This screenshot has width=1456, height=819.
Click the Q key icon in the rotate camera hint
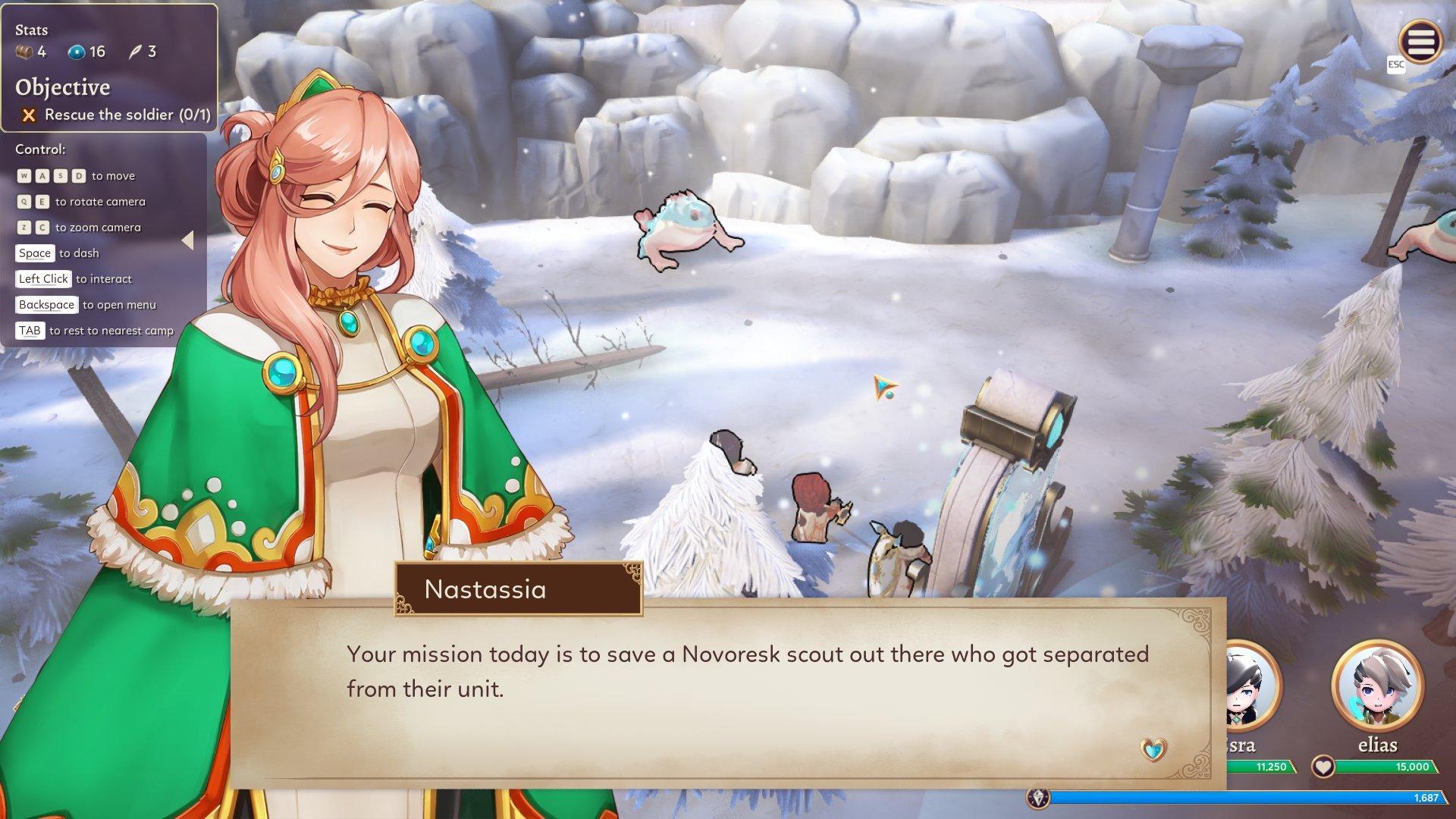coord(24,201)
